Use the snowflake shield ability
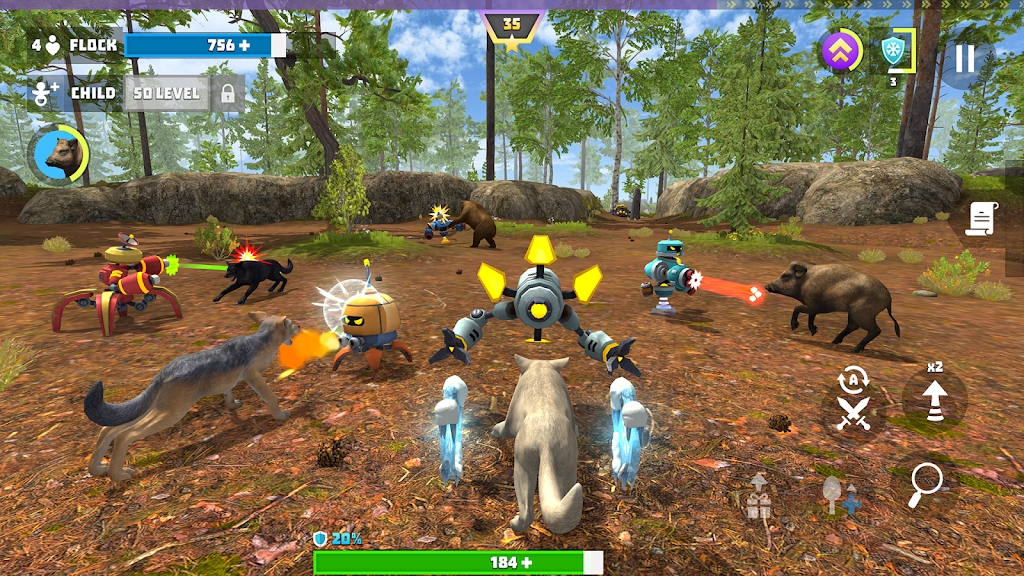1024x576 pixels. coord(892,51)
